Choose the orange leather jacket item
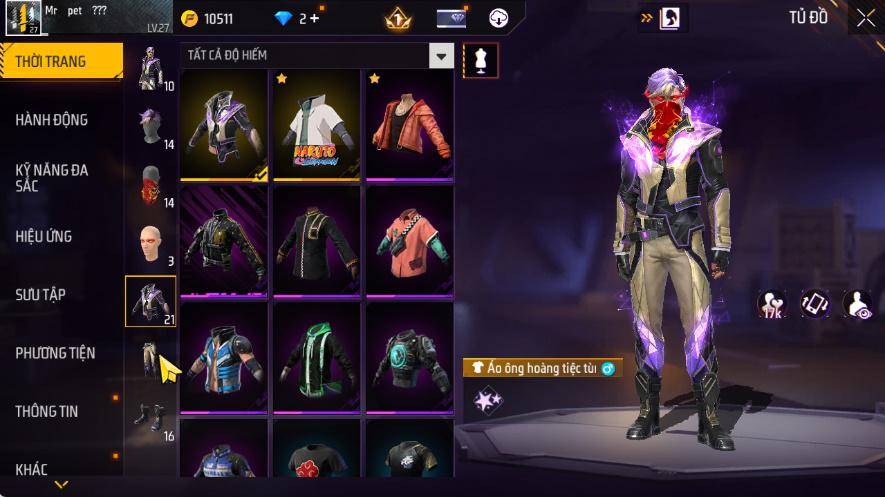Viewport: 885px width, 497px height. tap(408, 124)
